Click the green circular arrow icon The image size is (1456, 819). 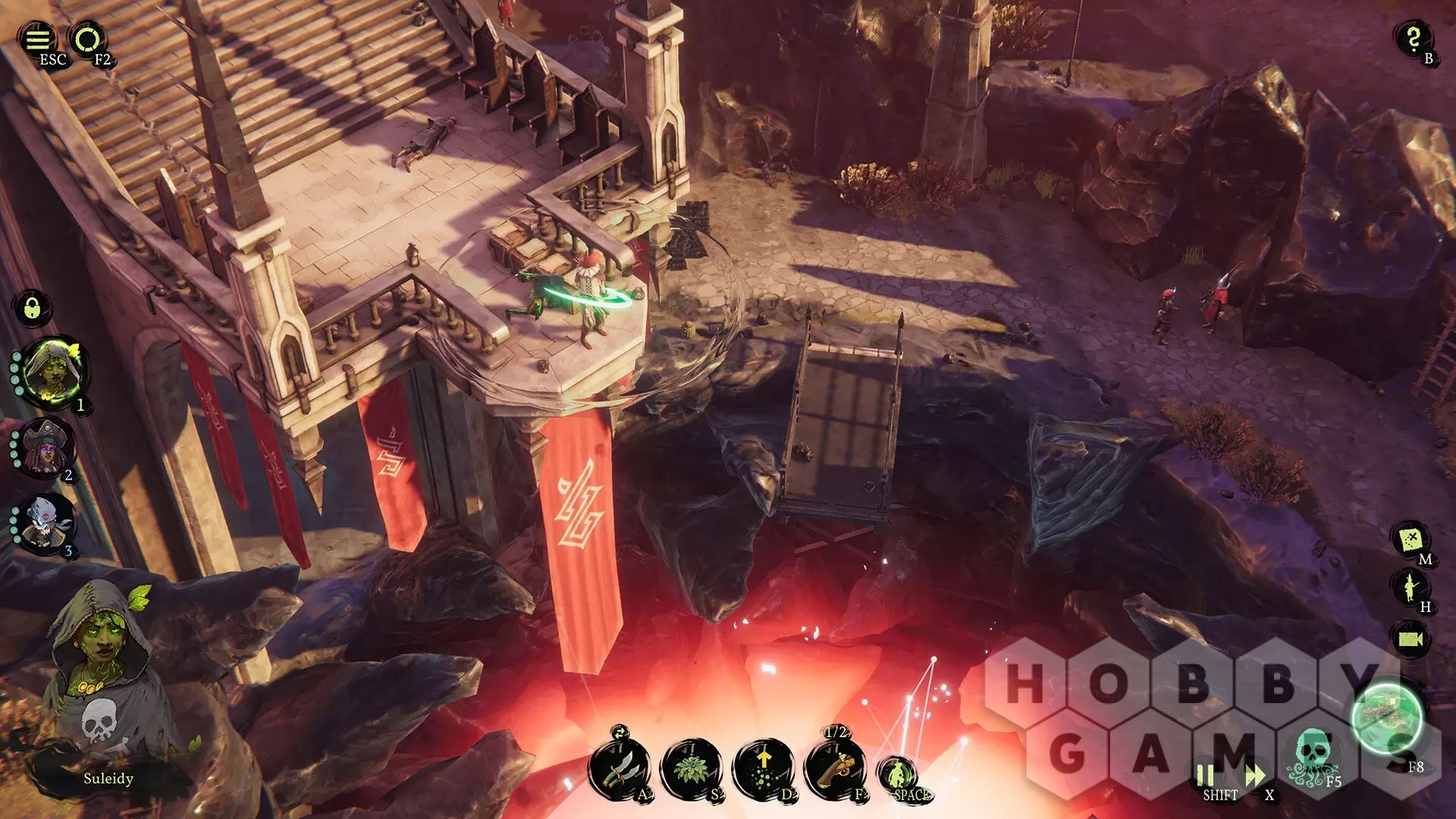(x=88, y=39)
